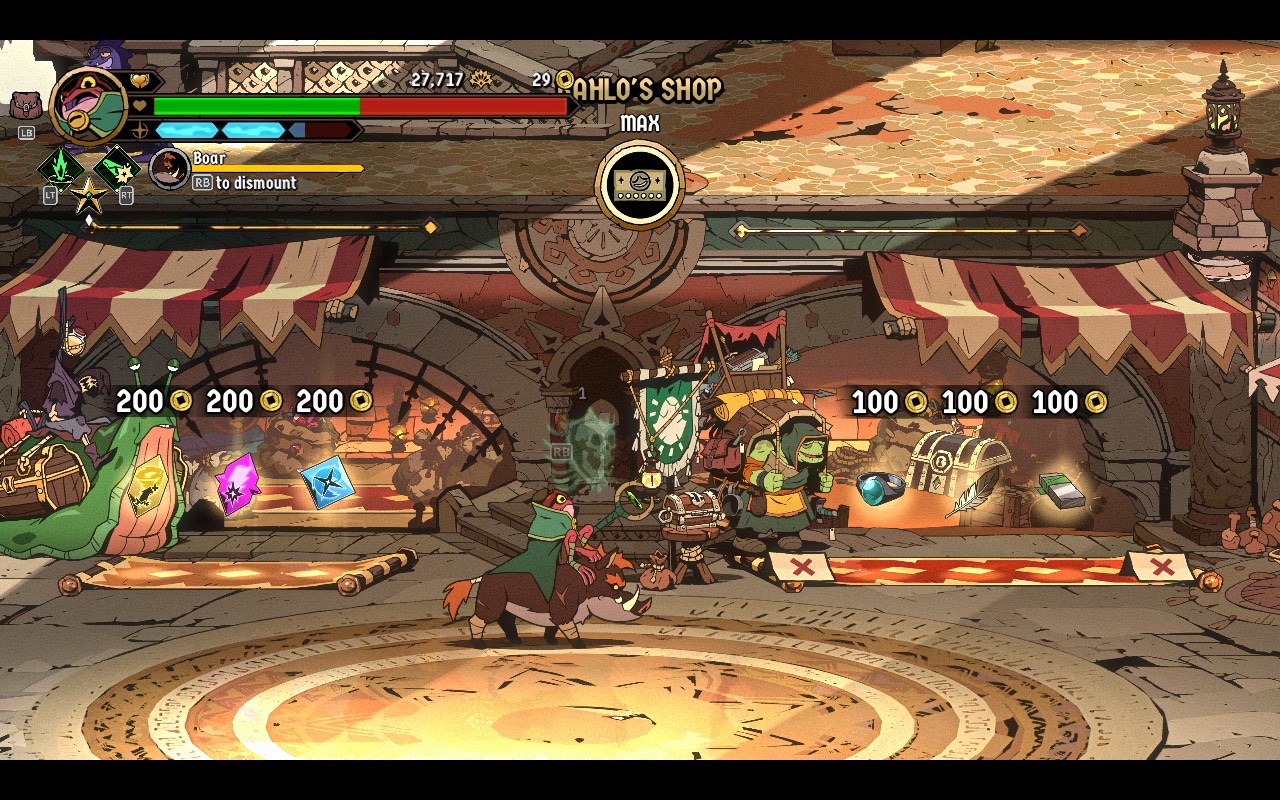
Task: Purchase the blue shuriken ability card
Action: 327,482
